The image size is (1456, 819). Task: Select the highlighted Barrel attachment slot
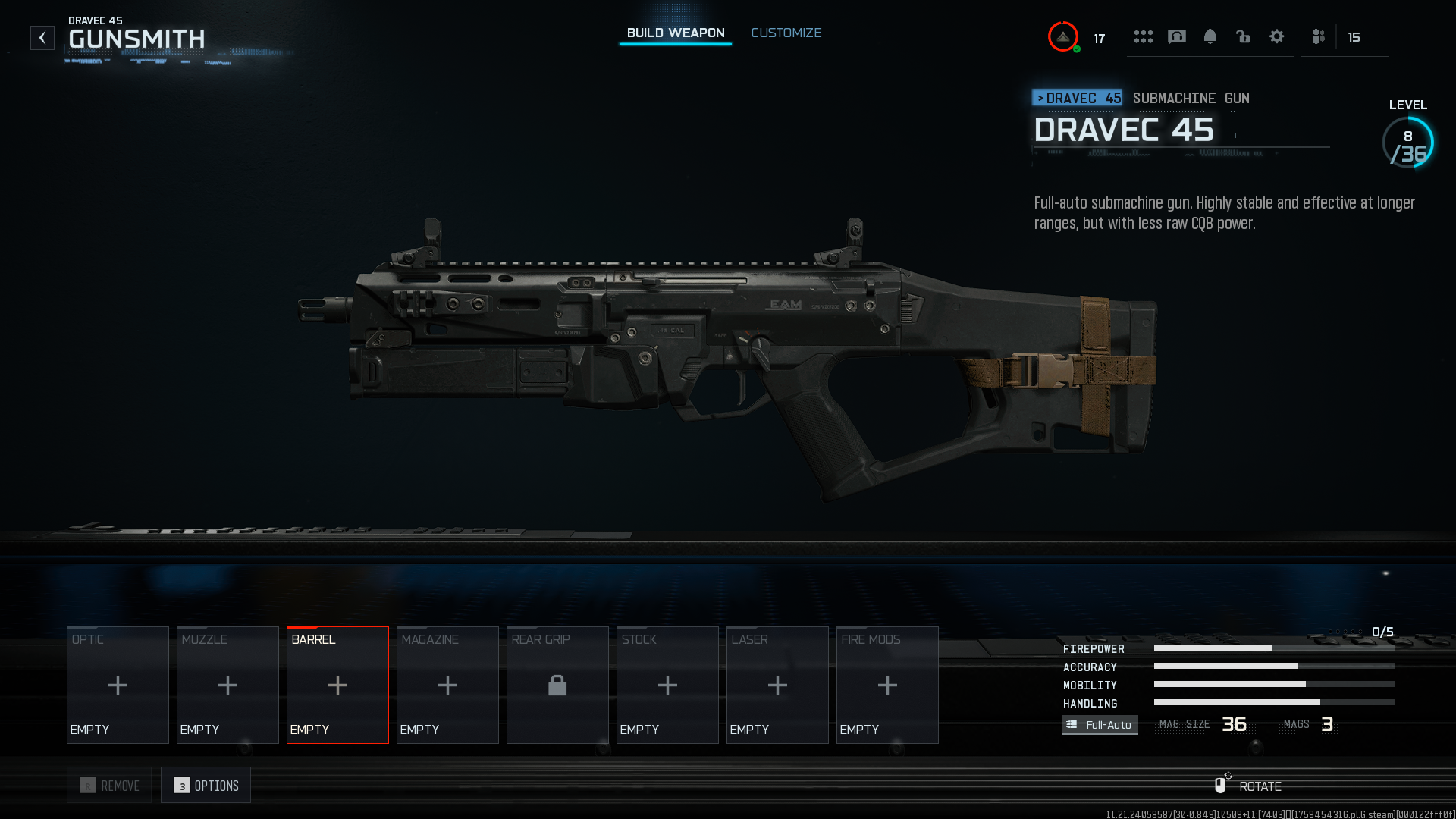337,685
